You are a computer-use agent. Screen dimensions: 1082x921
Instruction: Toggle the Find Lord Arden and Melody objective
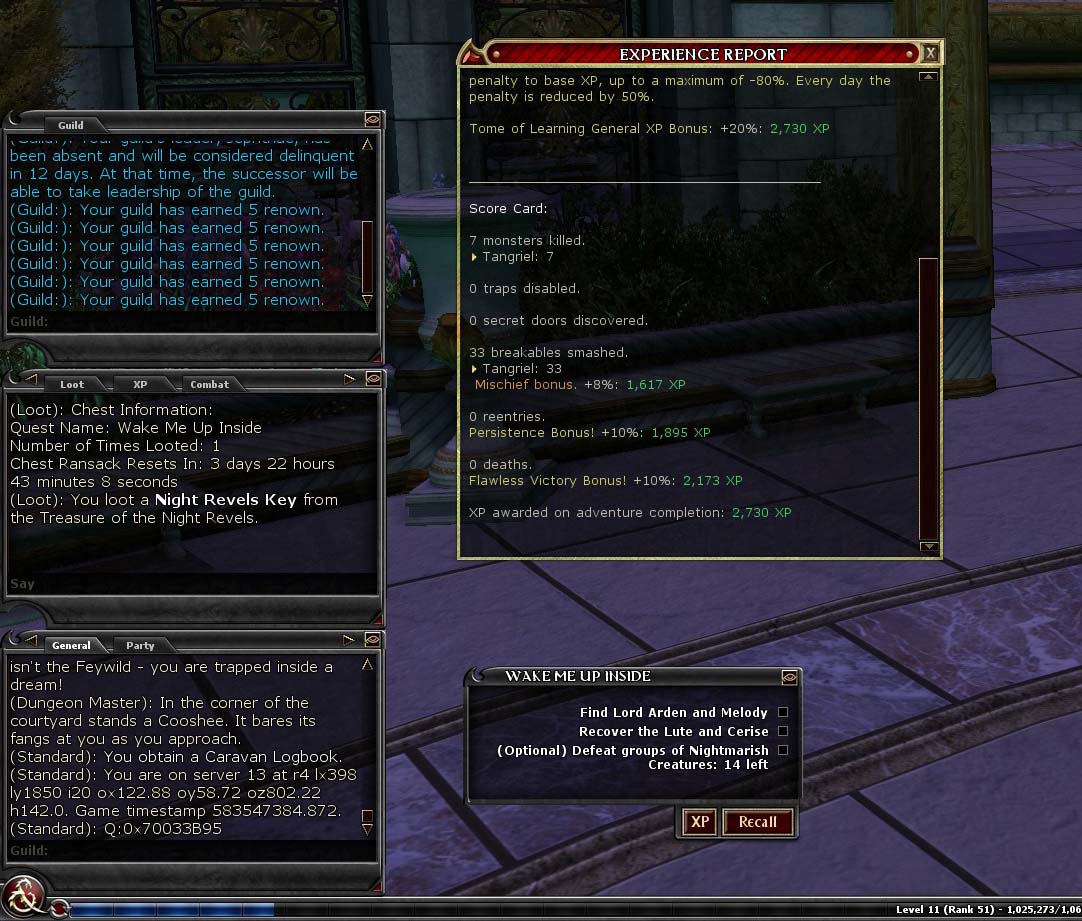tap(783, 713)
